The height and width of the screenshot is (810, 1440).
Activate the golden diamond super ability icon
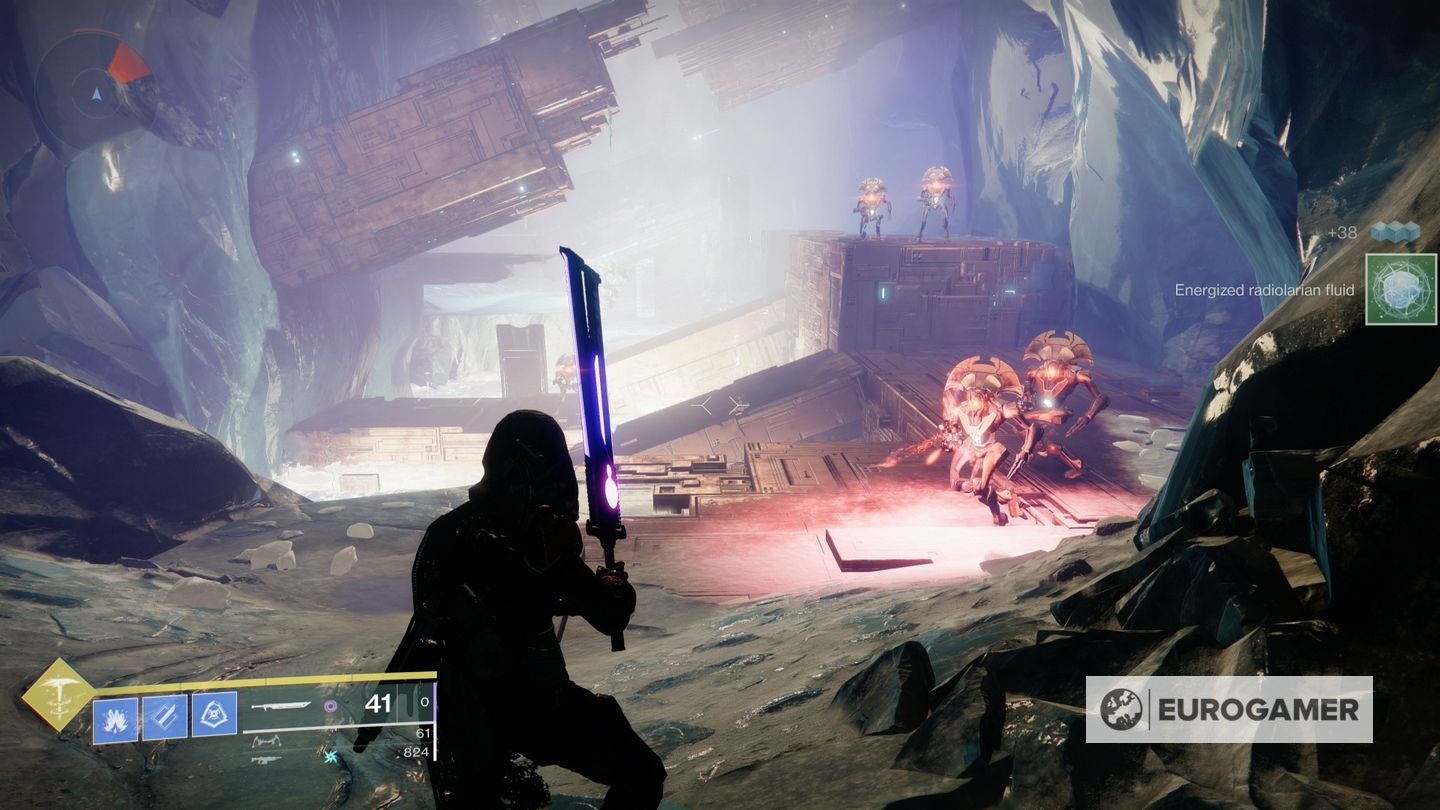coord(58,693)
